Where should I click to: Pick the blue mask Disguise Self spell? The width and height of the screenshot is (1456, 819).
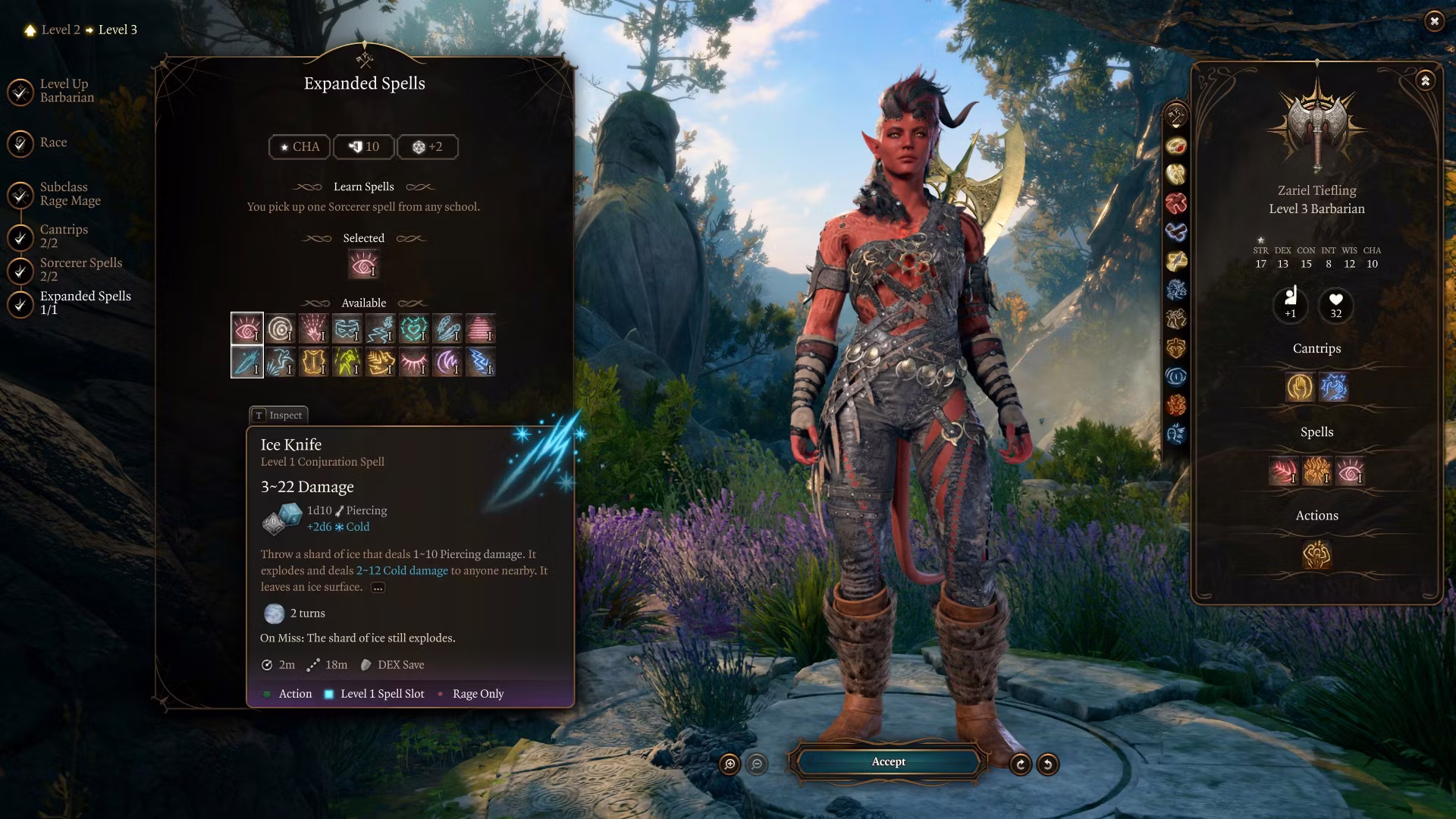[347, 328]
